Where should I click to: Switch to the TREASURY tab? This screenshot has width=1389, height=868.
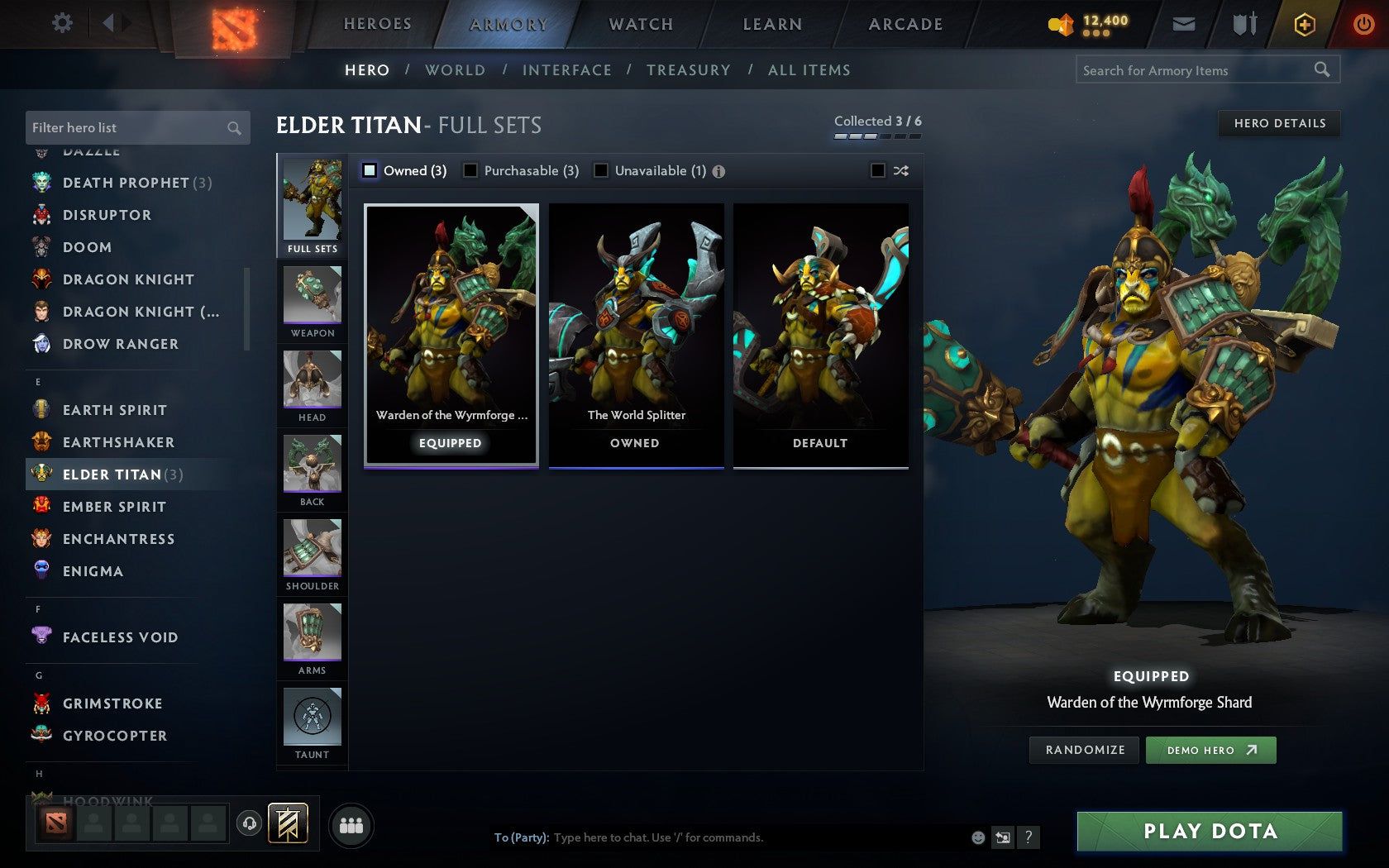[x=689, y=70]
